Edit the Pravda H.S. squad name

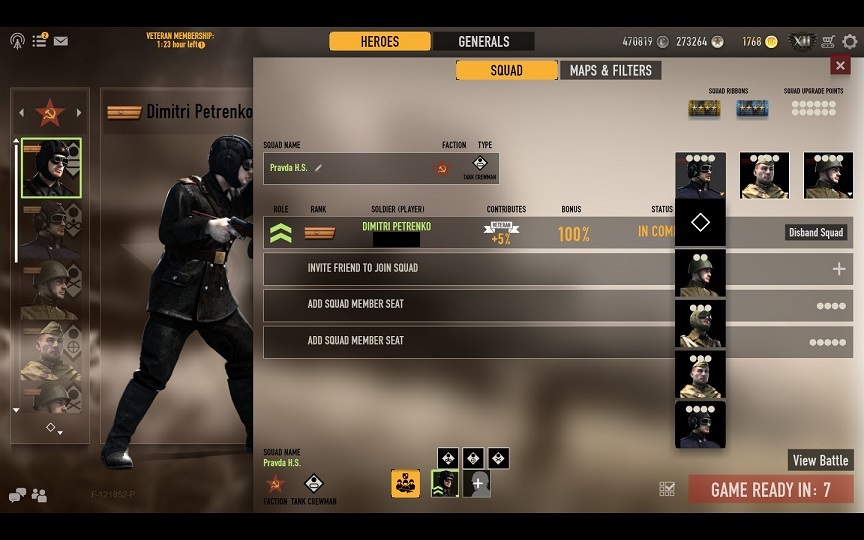click(x=318, y=168)
